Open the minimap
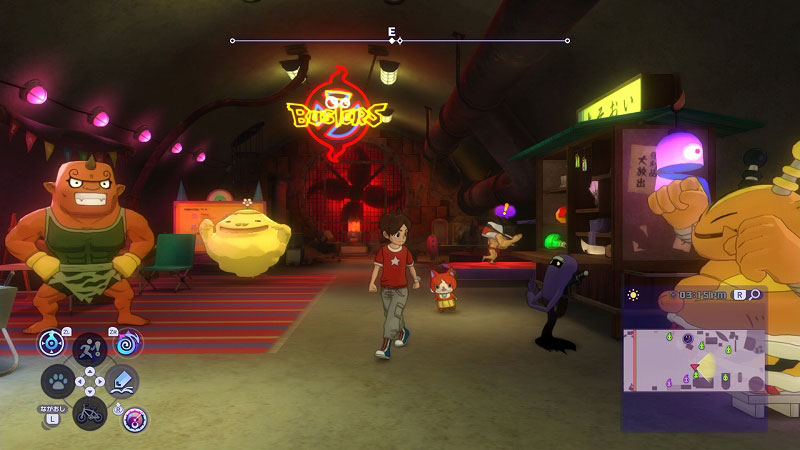This screenshot has width=800, height=450. (x=694, y=360)
